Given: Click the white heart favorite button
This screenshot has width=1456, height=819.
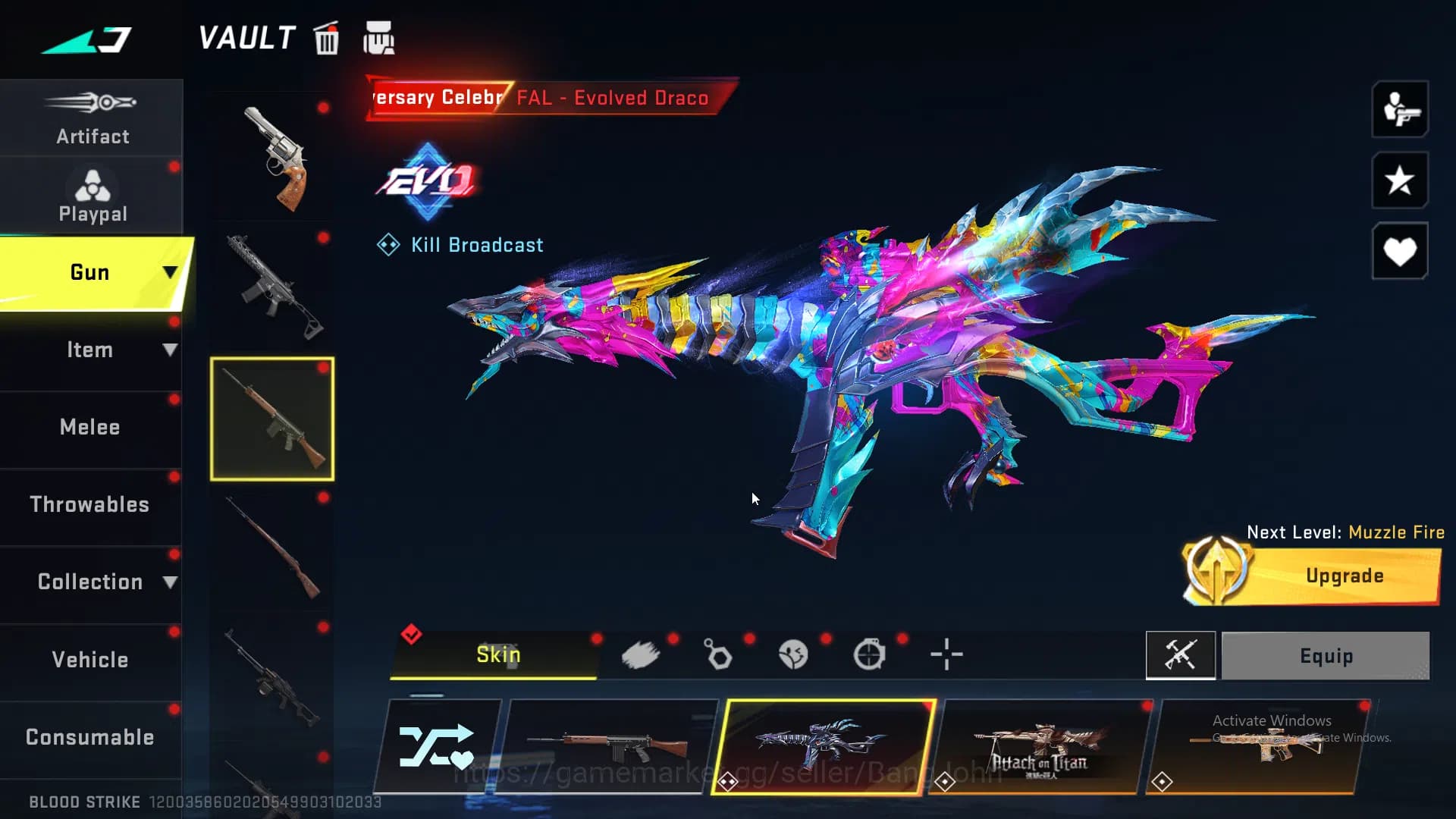Looking at the screenshot, I should point(1399,251).
